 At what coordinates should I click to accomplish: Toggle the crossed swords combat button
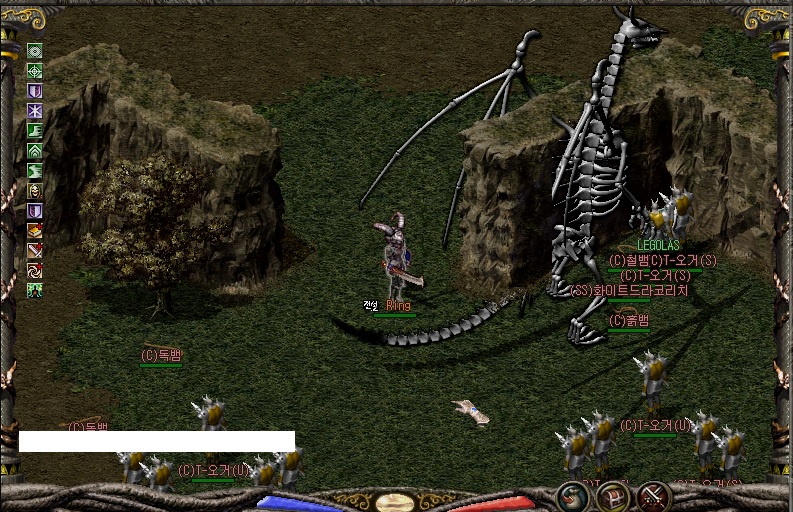coord(653,495)
